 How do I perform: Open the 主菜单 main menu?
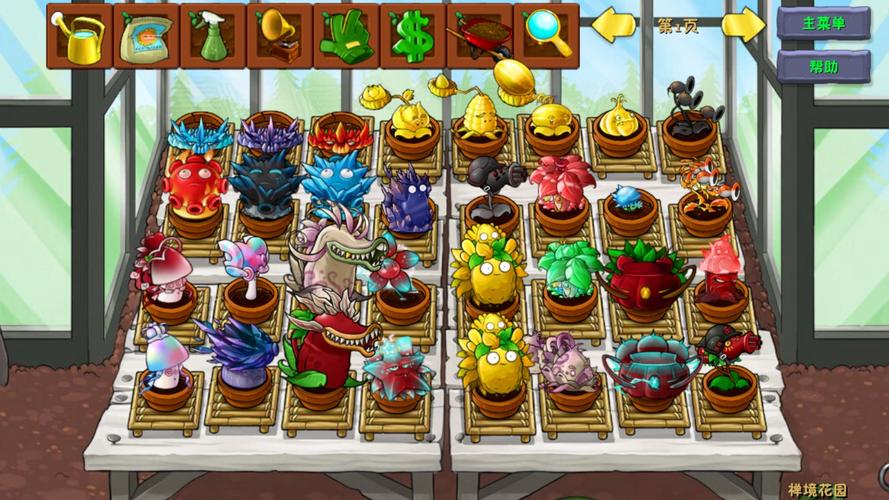[823, 23]
